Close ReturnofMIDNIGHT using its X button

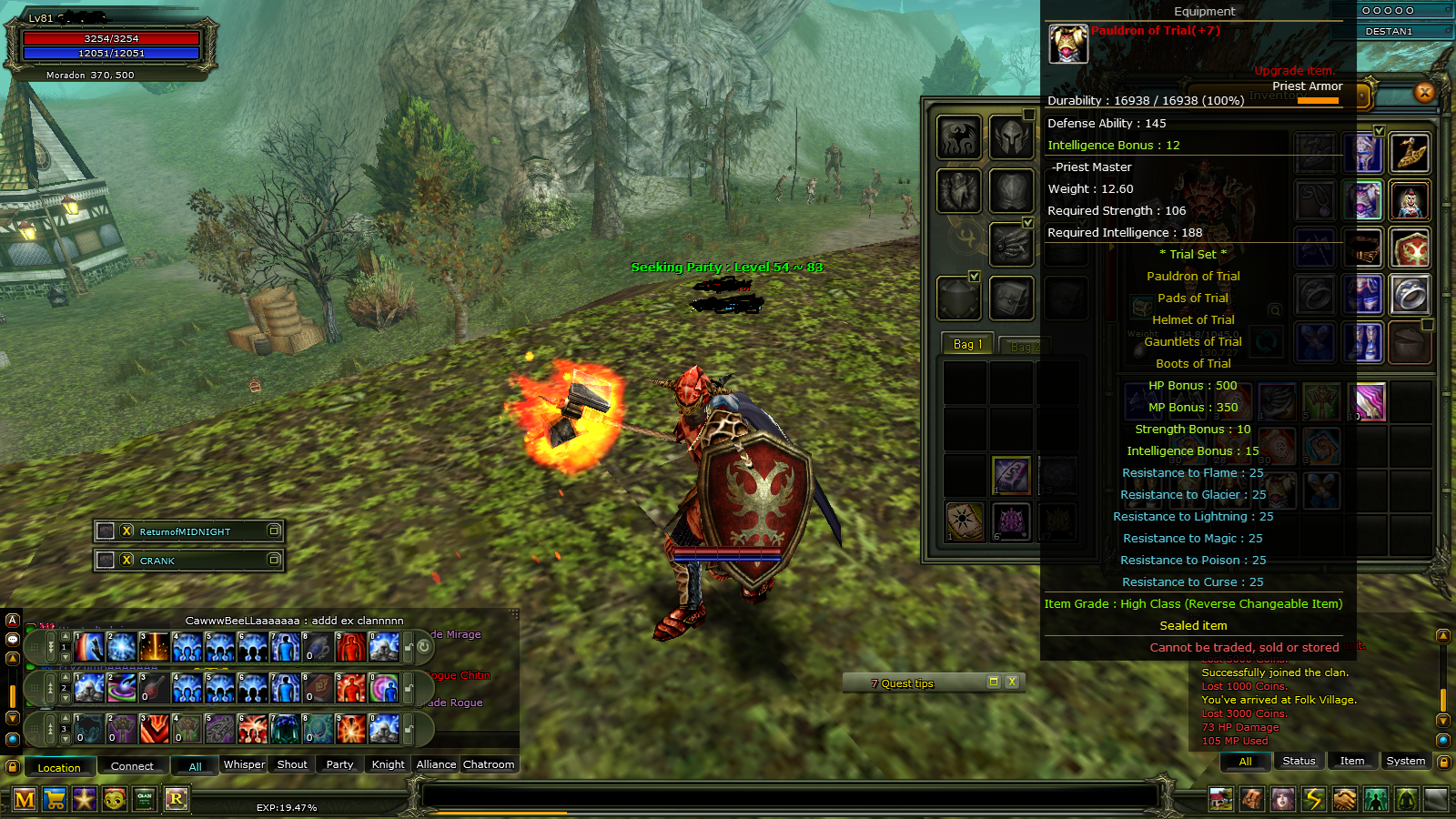point(126,531)
